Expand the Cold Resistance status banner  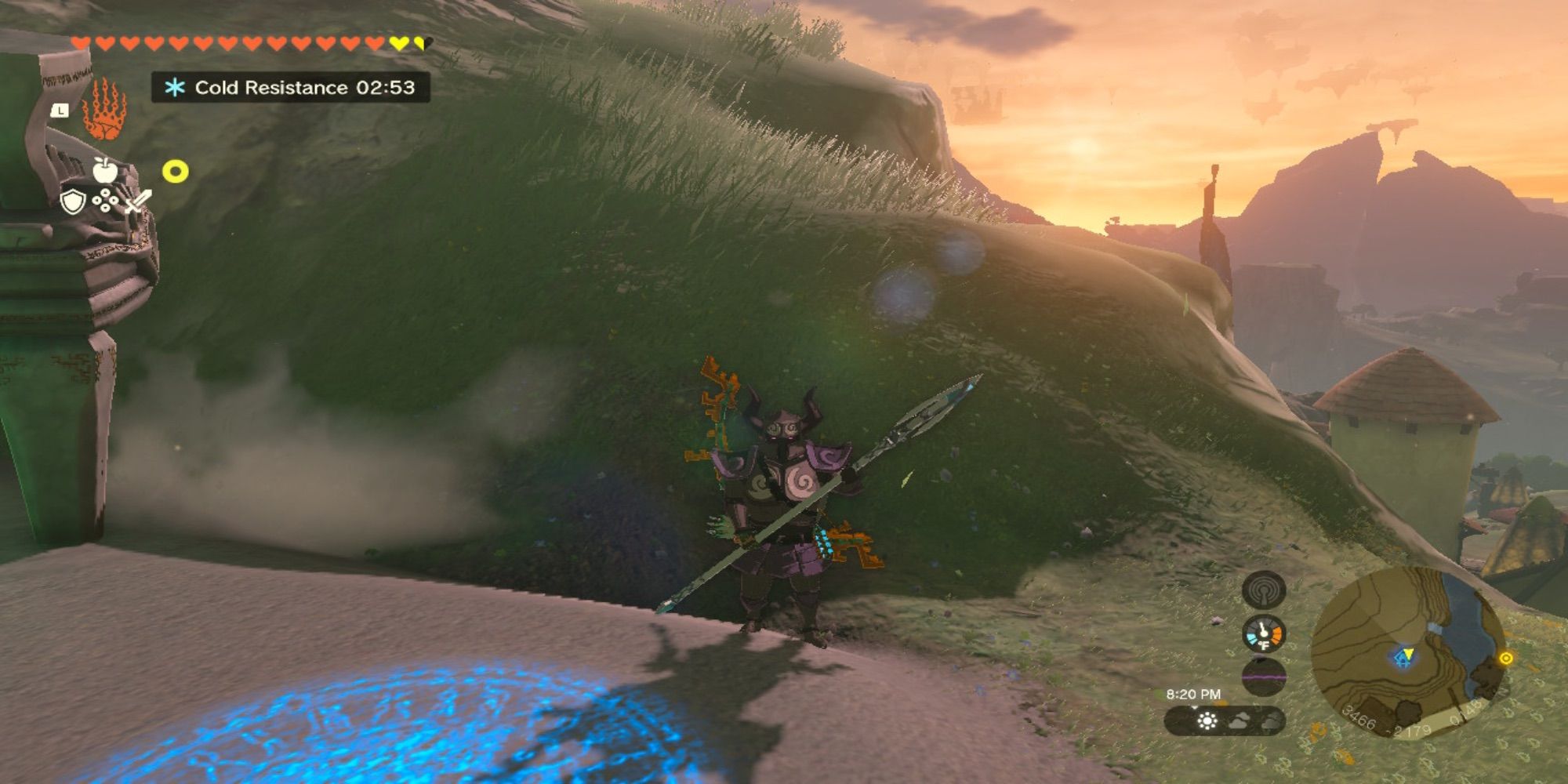pyautogui.click(x=290, y=89)
